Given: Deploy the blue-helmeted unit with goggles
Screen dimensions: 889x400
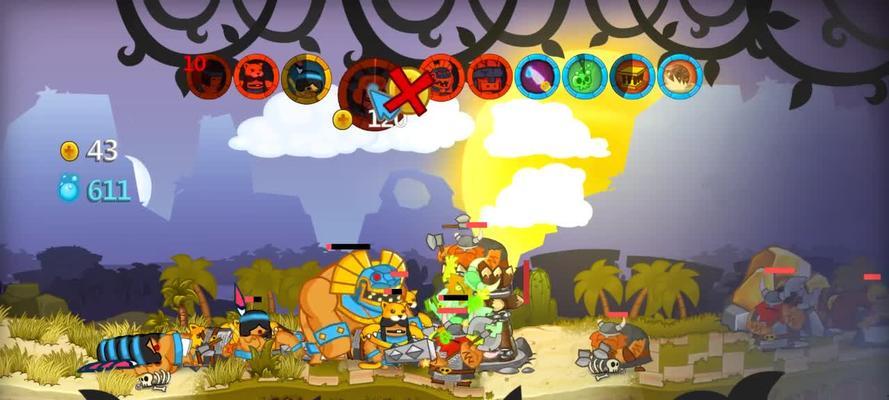Looking at the screenshot, I should (x=306, y=77).
